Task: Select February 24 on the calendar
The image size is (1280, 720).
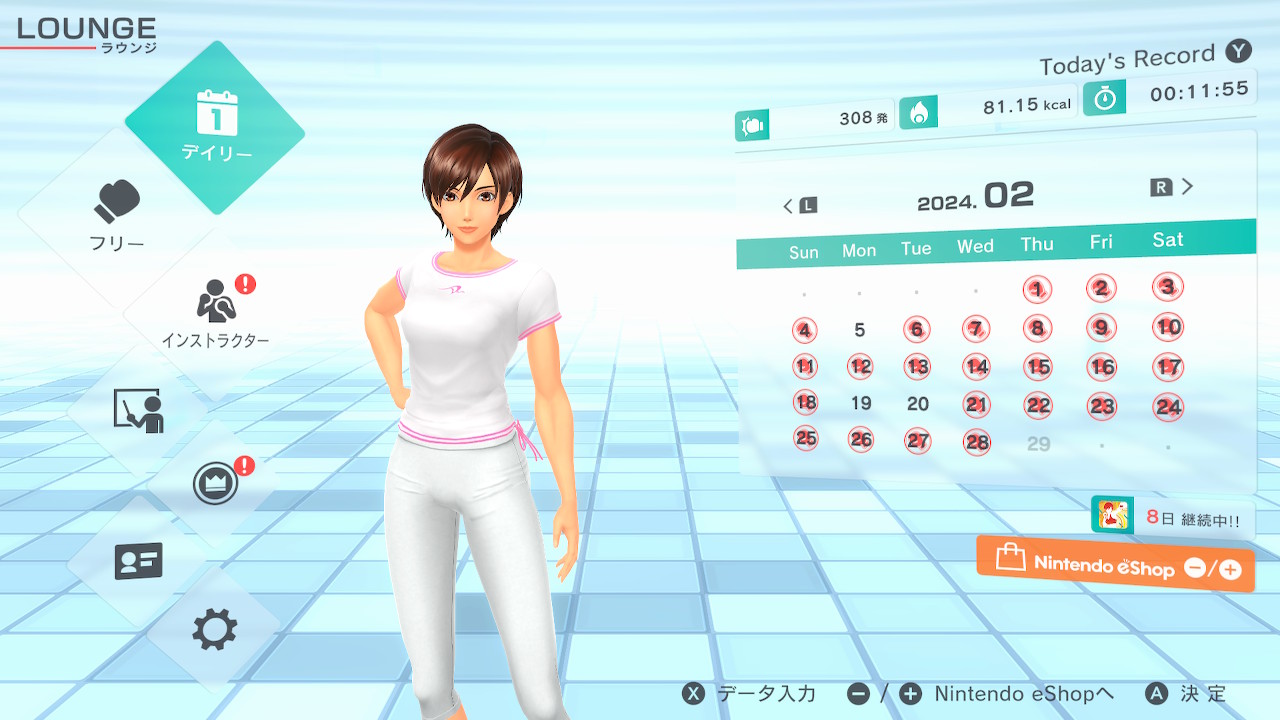Action: point(1167,406)
